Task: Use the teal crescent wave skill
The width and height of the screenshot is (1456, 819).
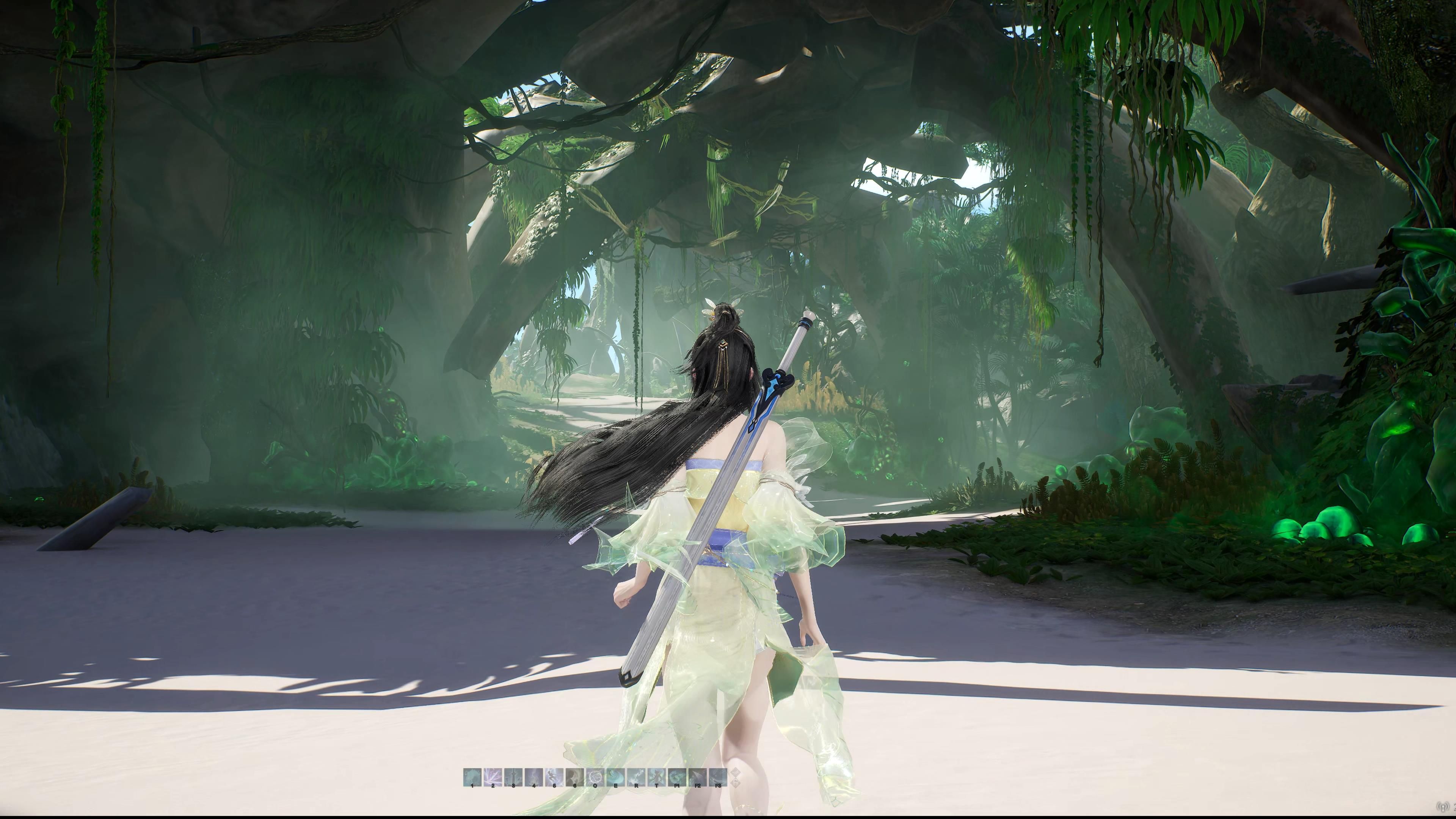Action: [x=616, y=777]
